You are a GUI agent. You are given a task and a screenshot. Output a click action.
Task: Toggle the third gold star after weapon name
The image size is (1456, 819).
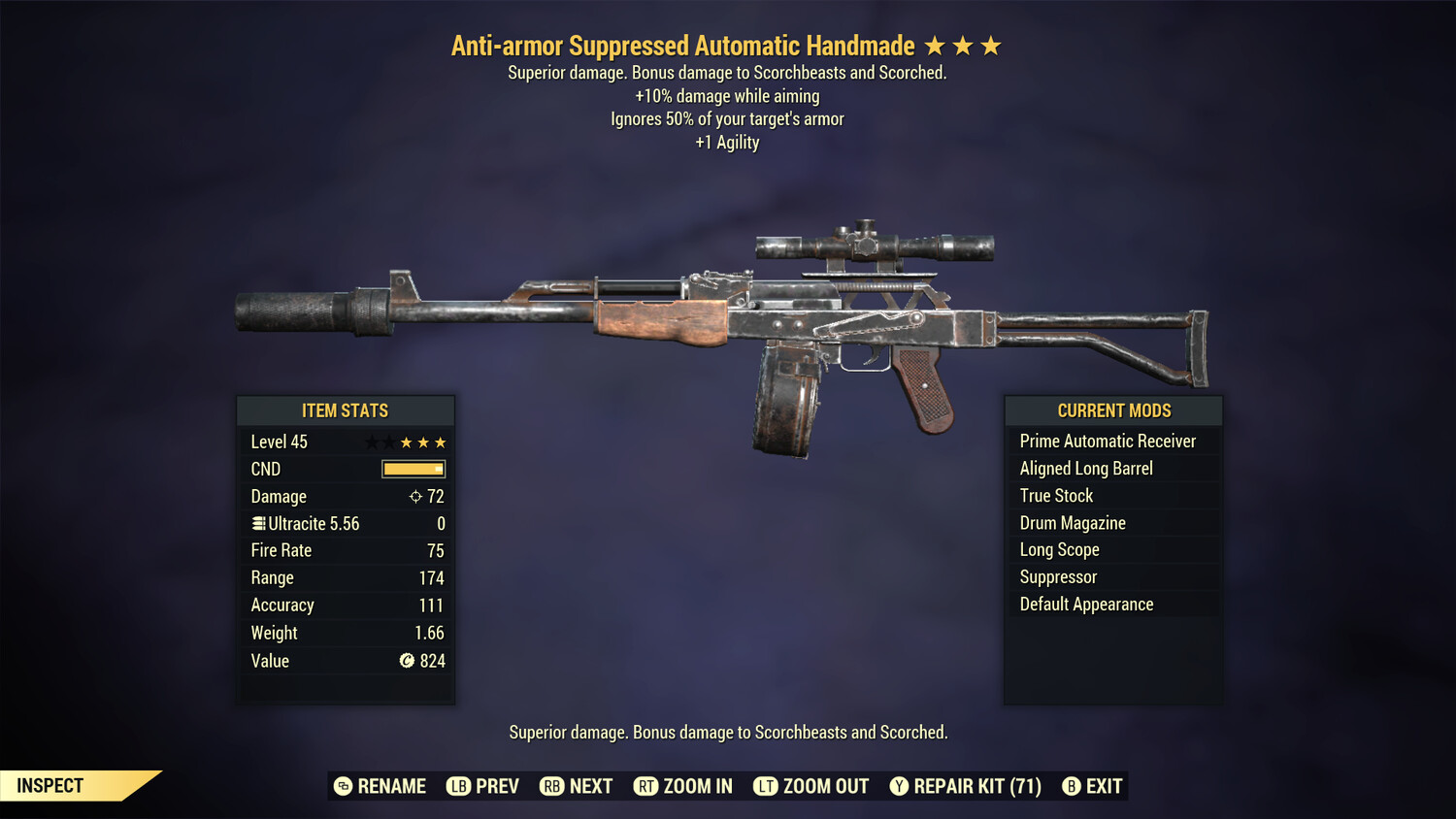click(x=989, y=45)
